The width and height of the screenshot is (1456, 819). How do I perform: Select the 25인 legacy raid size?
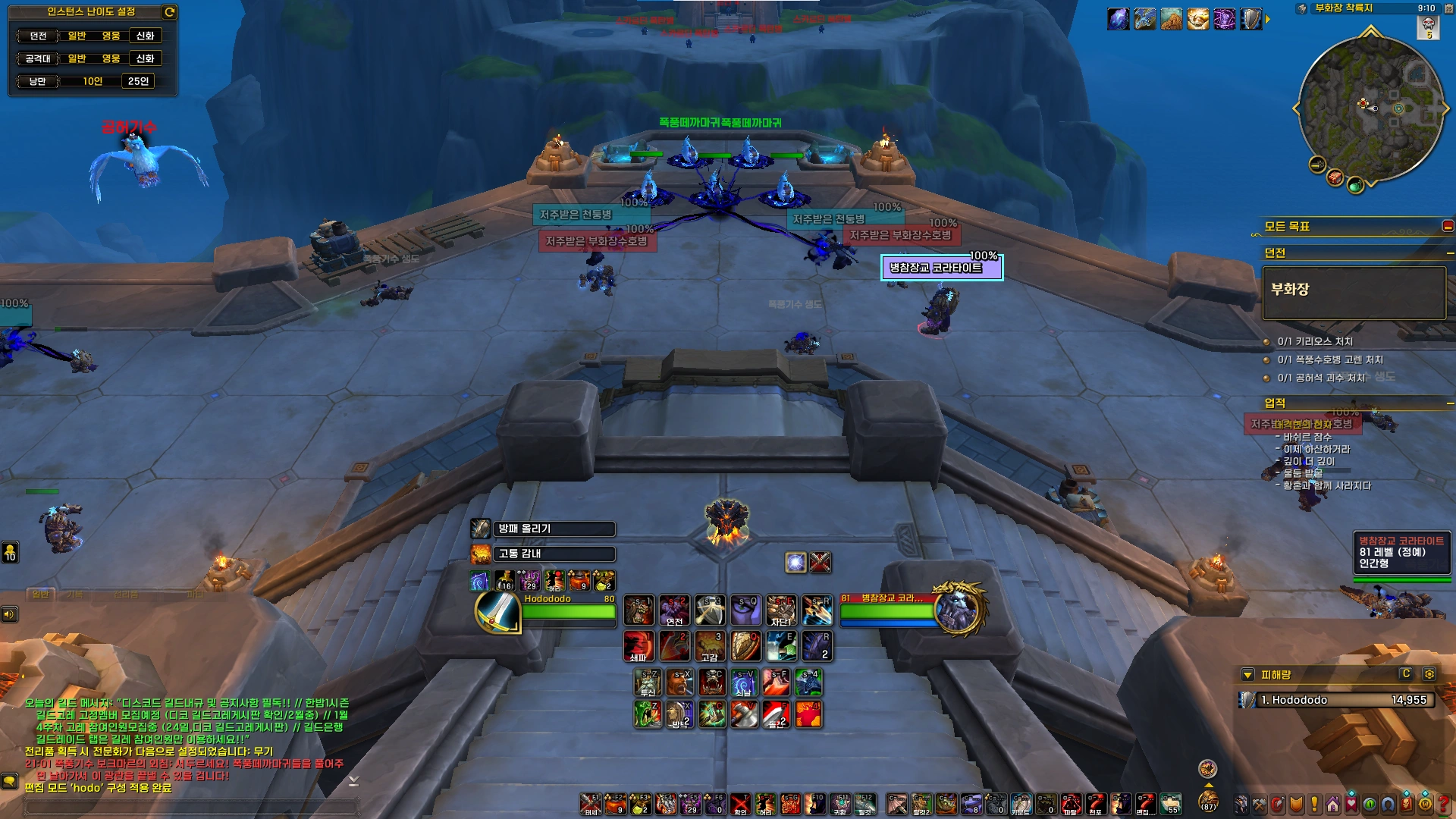[138, 81]
